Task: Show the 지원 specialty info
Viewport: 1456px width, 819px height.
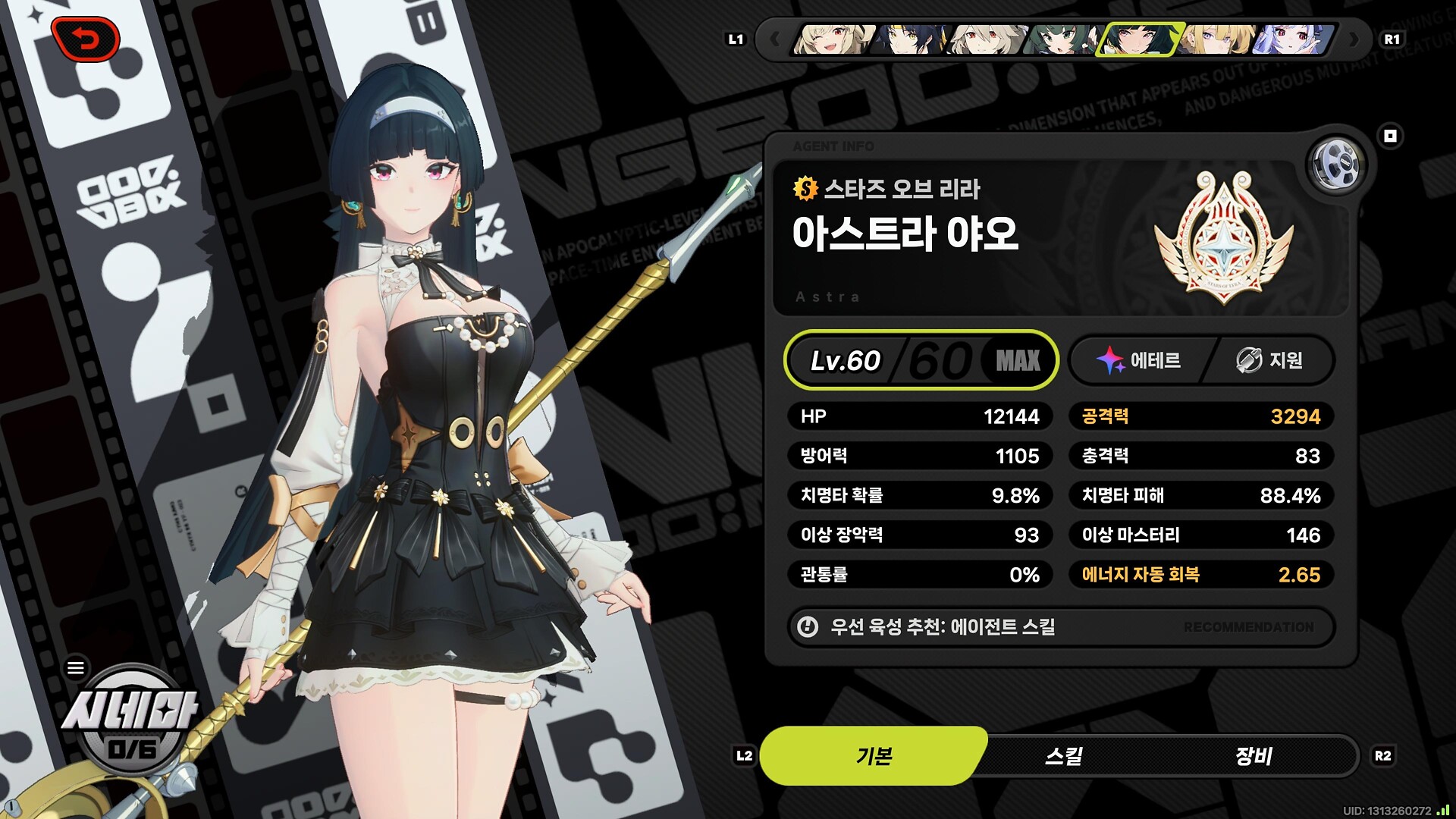Action: tap(1270, 360)
